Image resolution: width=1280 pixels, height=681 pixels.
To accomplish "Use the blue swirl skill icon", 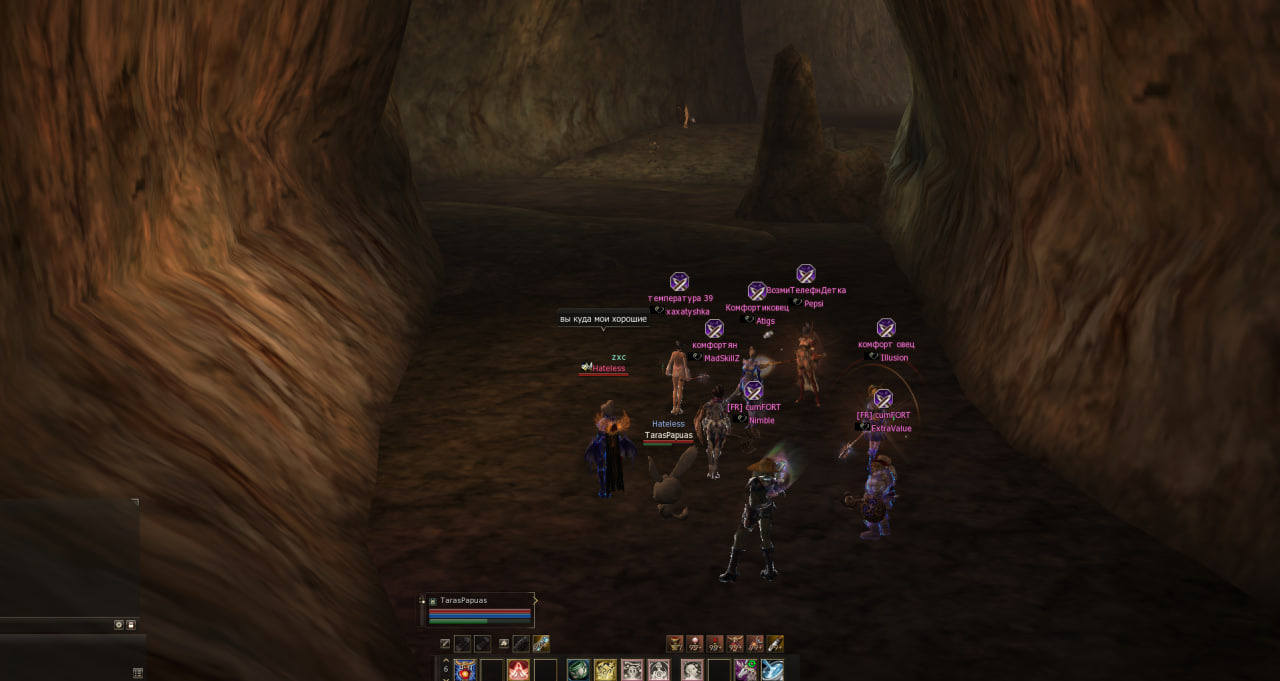I will coord(772,670).
